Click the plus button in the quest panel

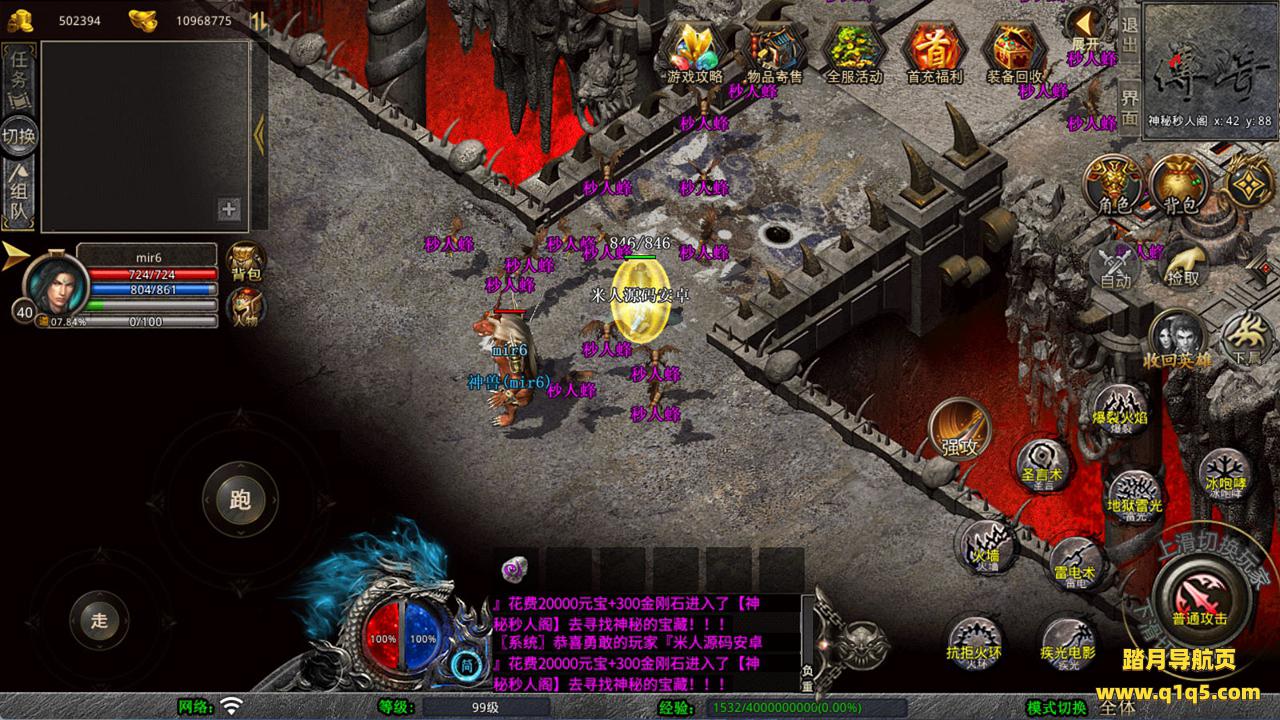229,209
